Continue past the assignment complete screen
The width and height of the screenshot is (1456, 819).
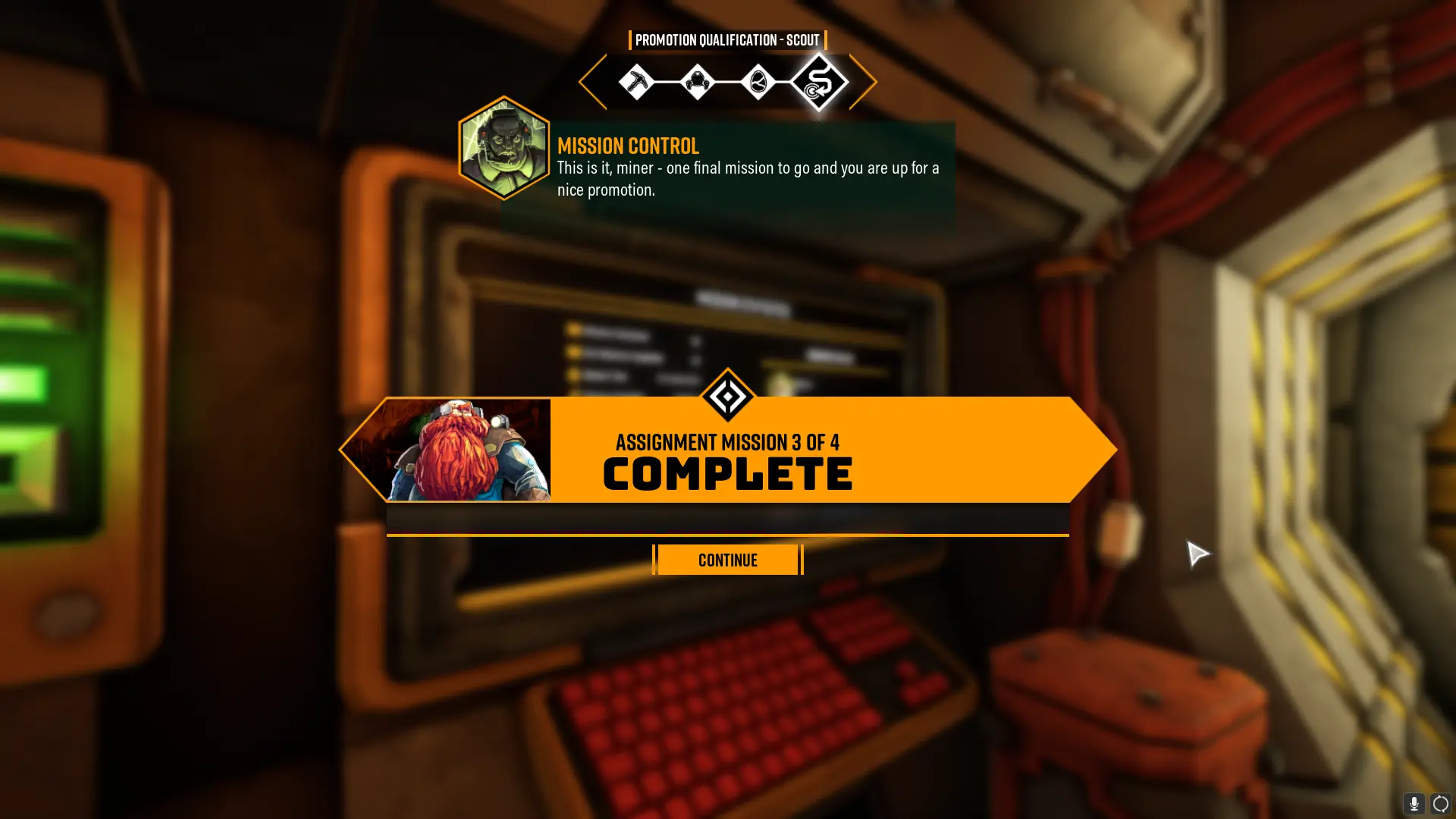(x=727, y=560)
